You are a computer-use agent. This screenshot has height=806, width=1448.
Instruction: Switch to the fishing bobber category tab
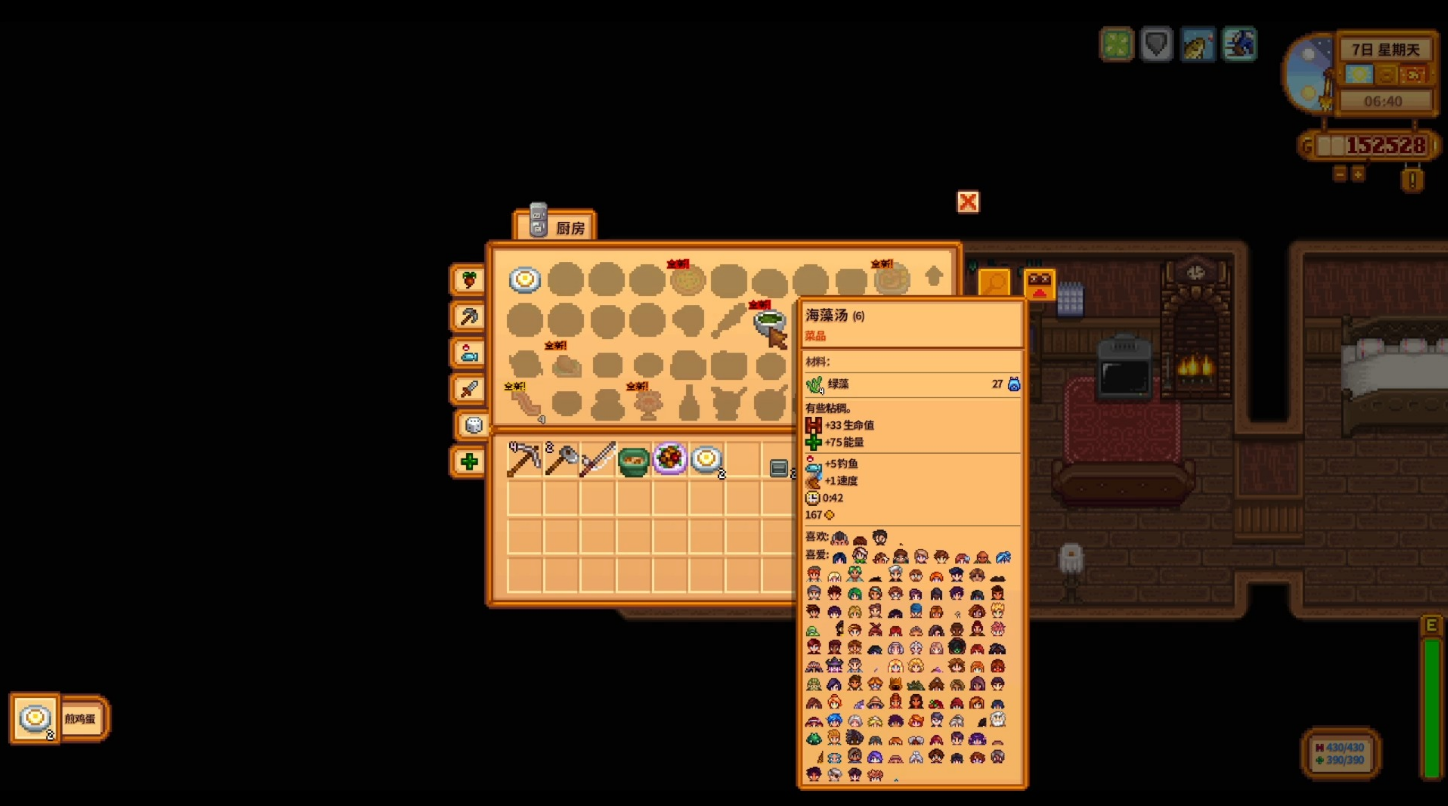tap(468, 353)
